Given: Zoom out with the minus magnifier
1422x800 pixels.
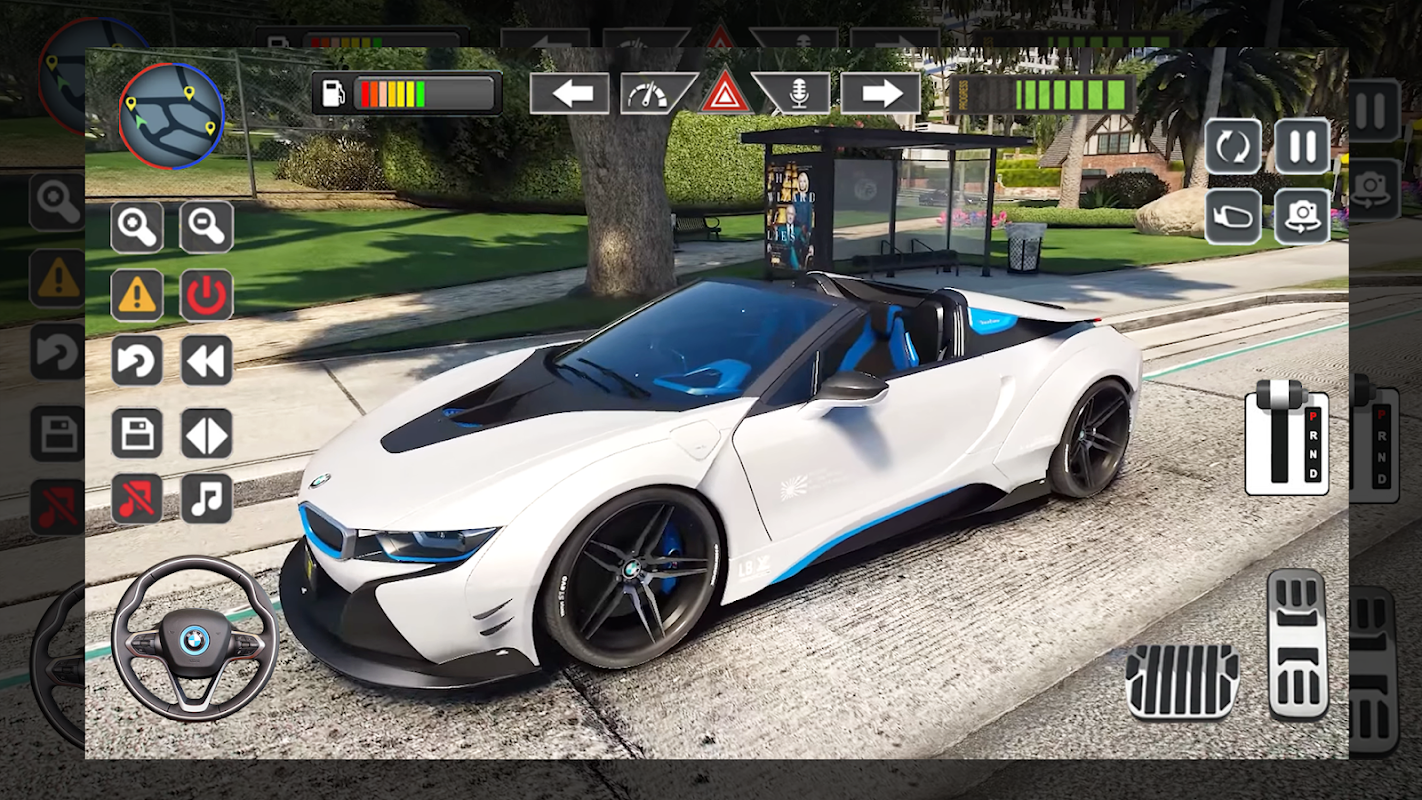Looking at the screenshot, I should 206,227.
